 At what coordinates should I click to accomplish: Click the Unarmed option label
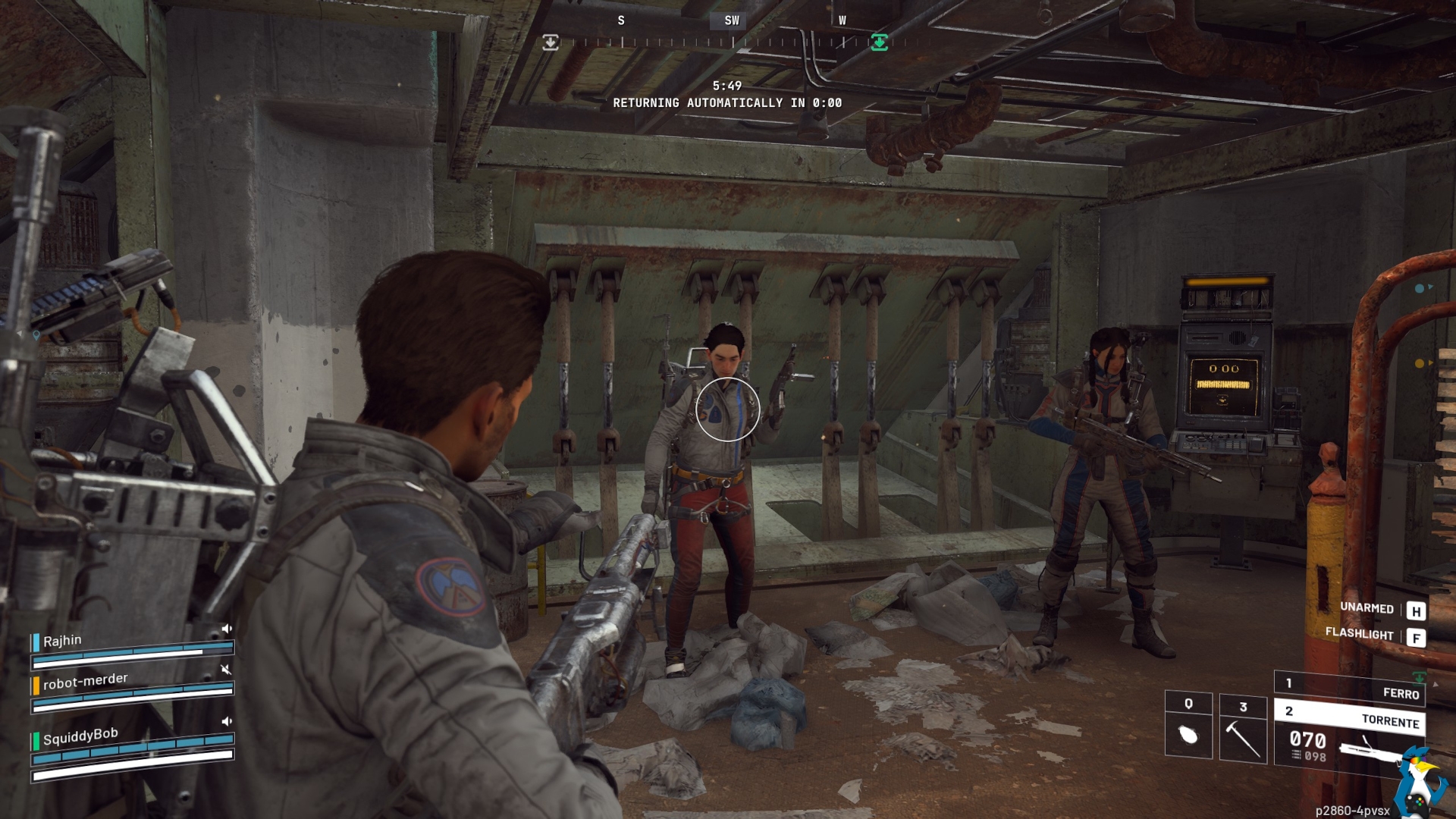(1367, 607)
